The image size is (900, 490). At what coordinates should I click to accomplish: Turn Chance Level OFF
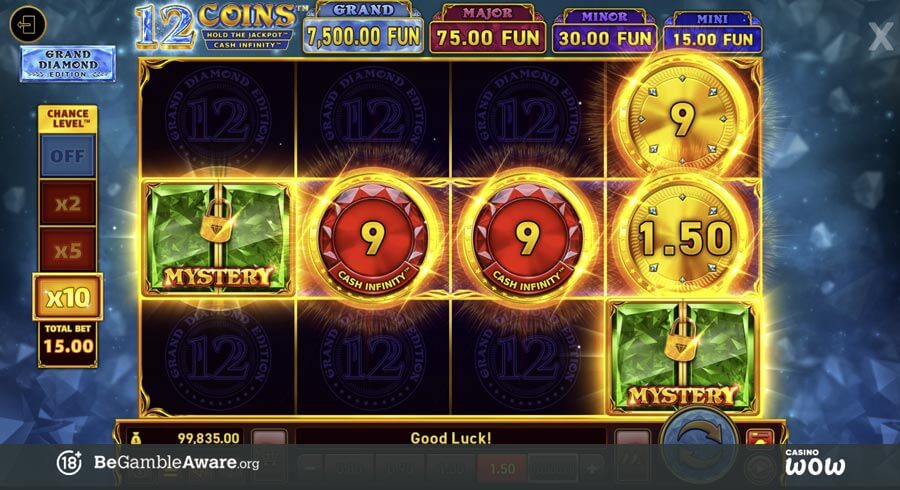click(x=67, y=156)
